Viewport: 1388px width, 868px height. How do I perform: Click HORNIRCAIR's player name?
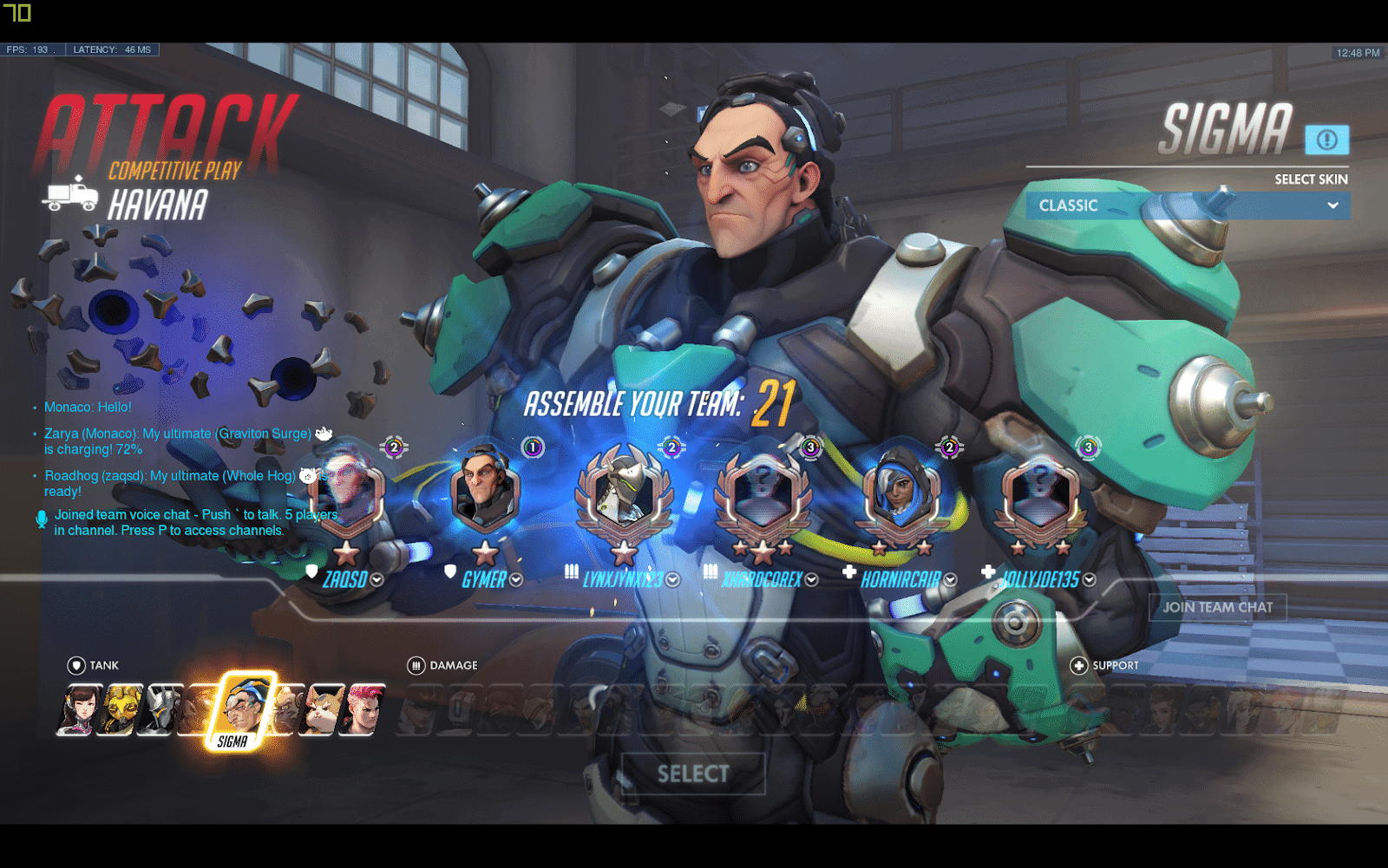pyautogui.click(x=902, y=579)
